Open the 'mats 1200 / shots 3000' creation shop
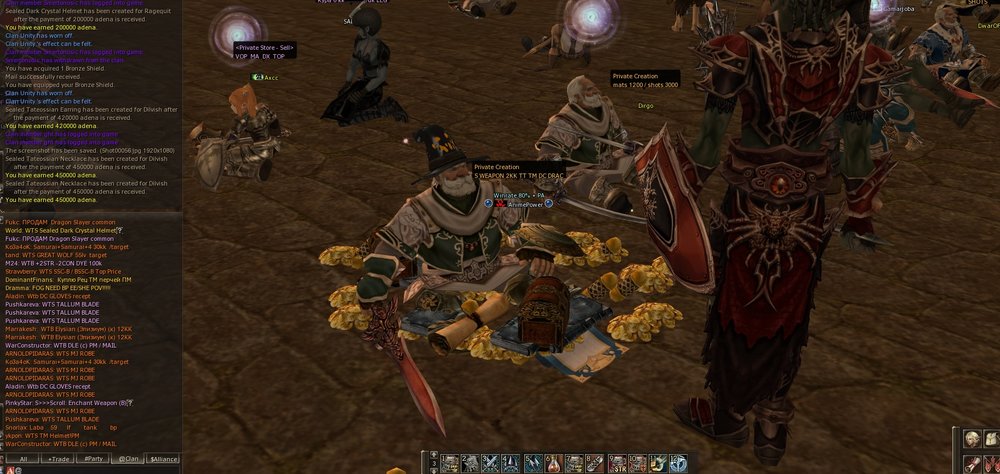The image size is (1000, 474). point(645,81)
